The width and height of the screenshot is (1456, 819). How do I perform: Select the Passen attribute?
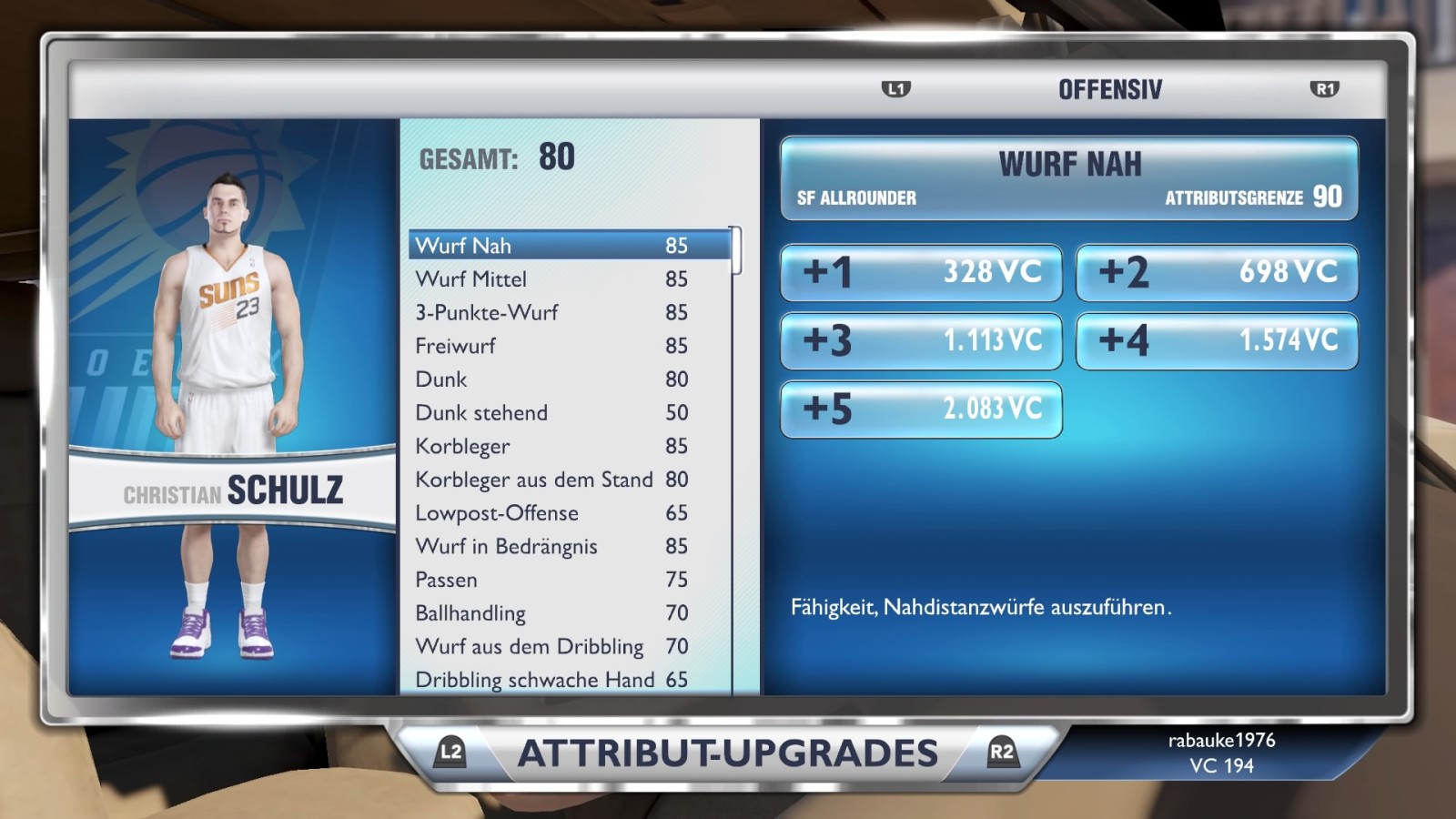551,580
